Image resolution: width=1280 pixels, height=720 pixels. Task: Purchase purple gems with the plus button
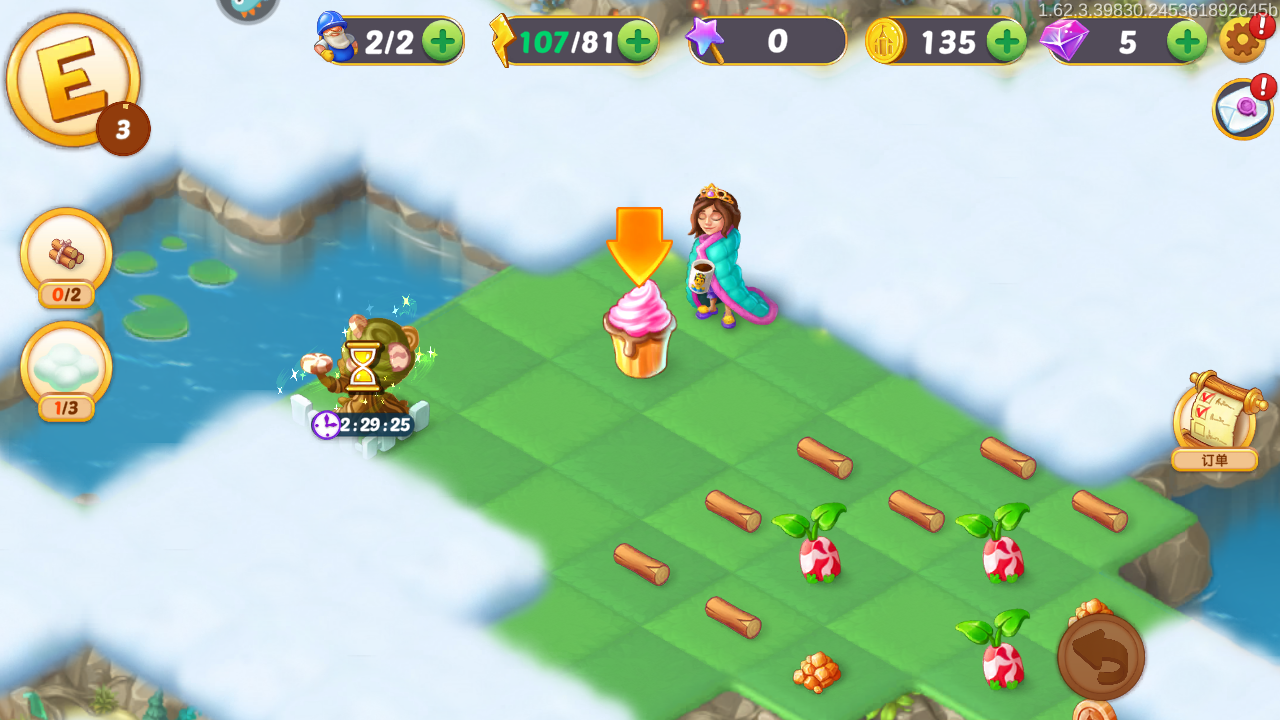point(1187,41)
